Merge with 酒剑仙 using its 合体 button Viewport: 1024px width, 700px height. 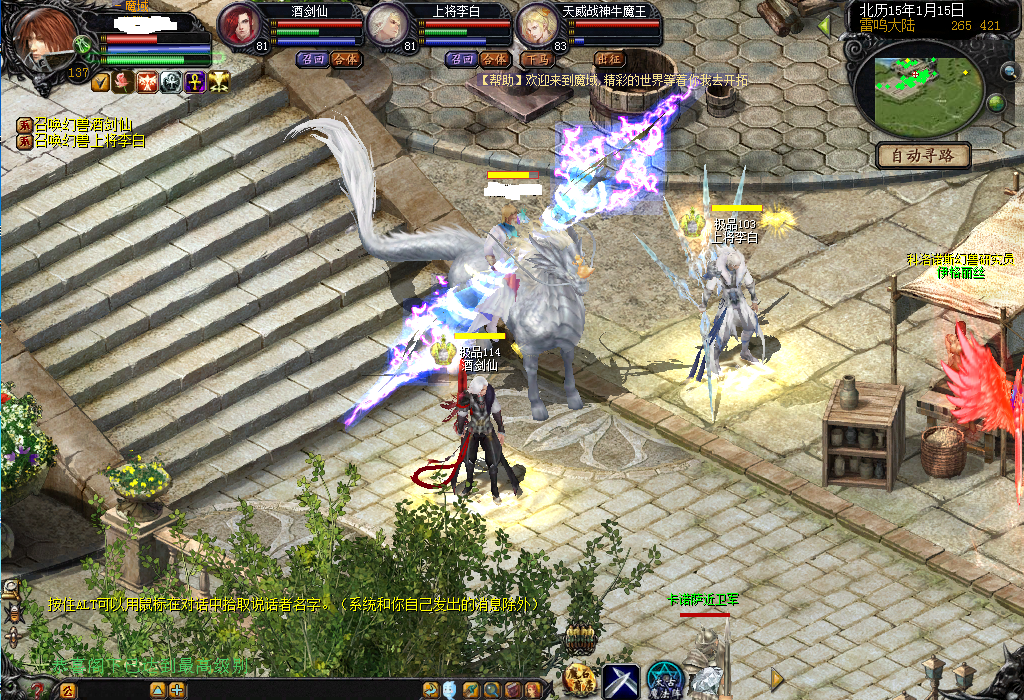pyautogui.click(x=345, y=59)
